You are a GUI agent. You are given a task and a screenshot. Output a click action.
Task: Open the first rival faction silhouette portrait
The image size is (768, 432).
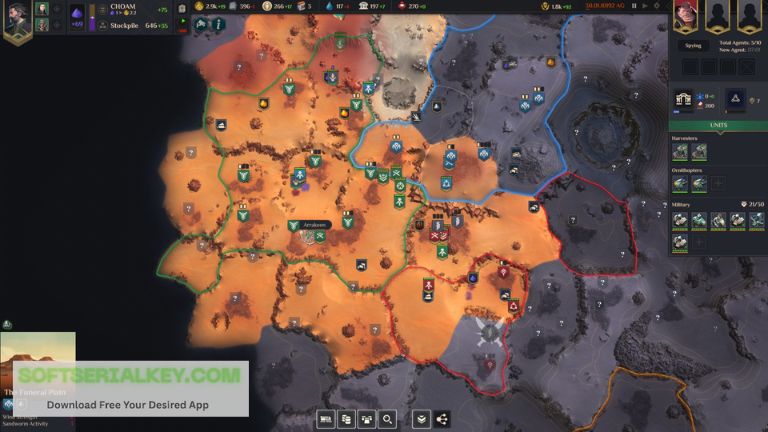coord(717,15)
